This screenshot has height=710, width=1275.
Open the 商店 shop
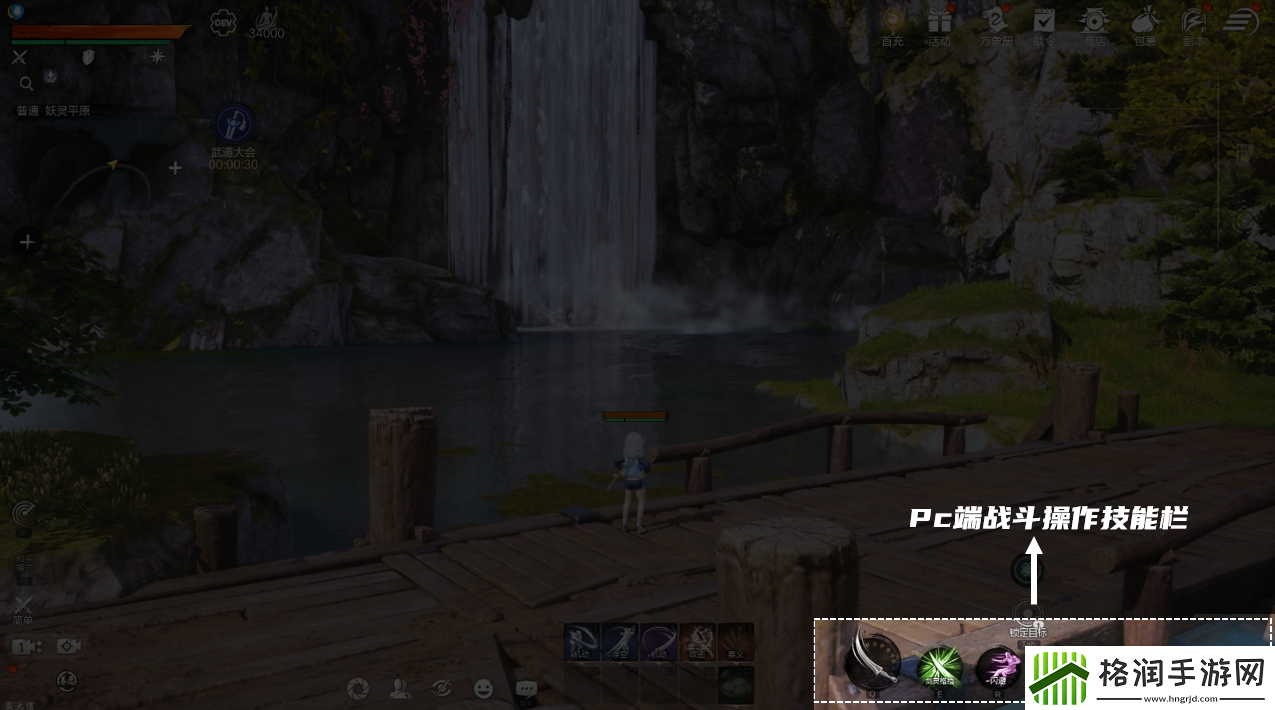pos(1096,22)
